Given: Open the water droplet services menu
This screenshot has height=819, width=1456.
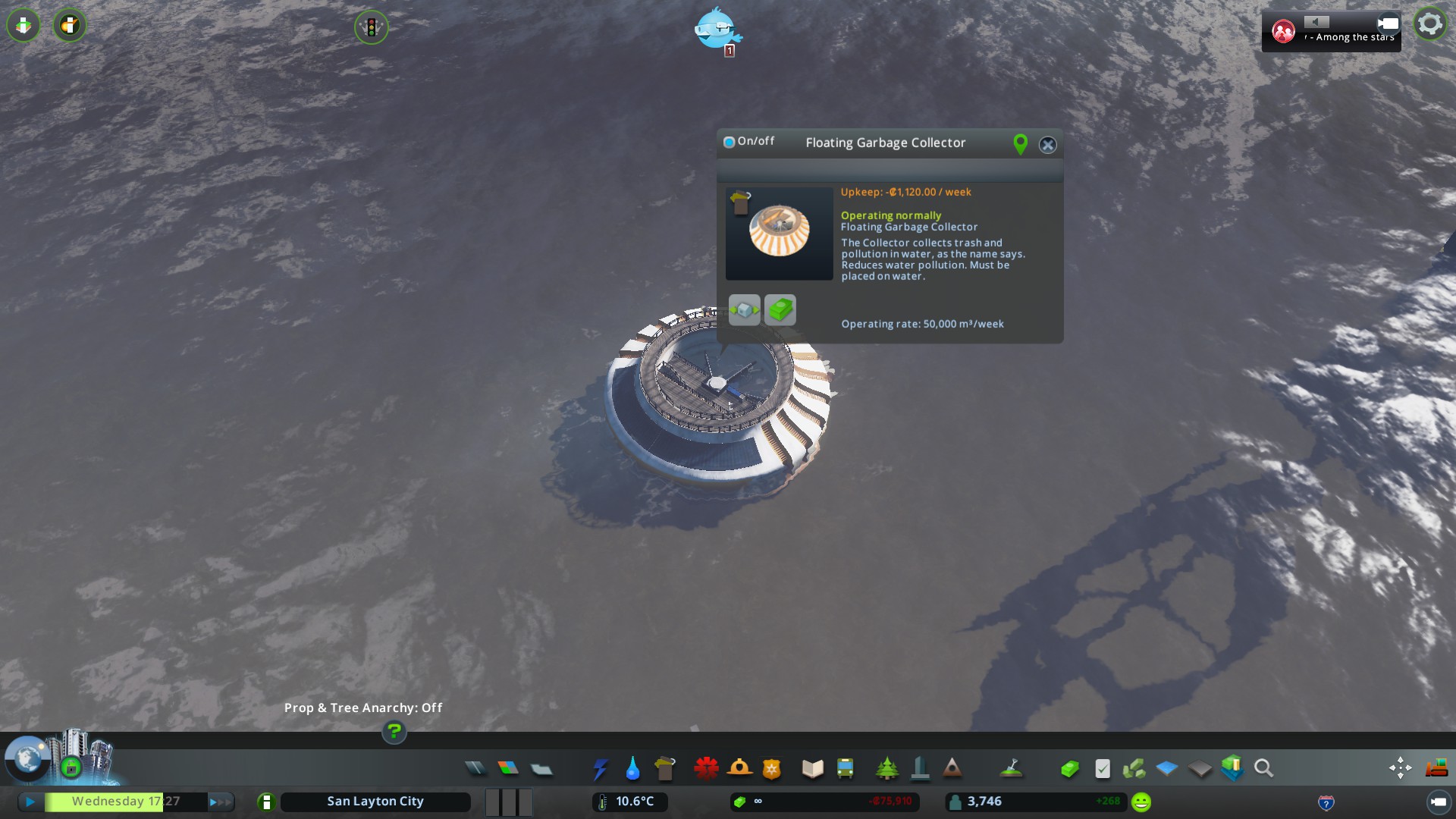Looking at the screenshot, I should pos(632,769).
